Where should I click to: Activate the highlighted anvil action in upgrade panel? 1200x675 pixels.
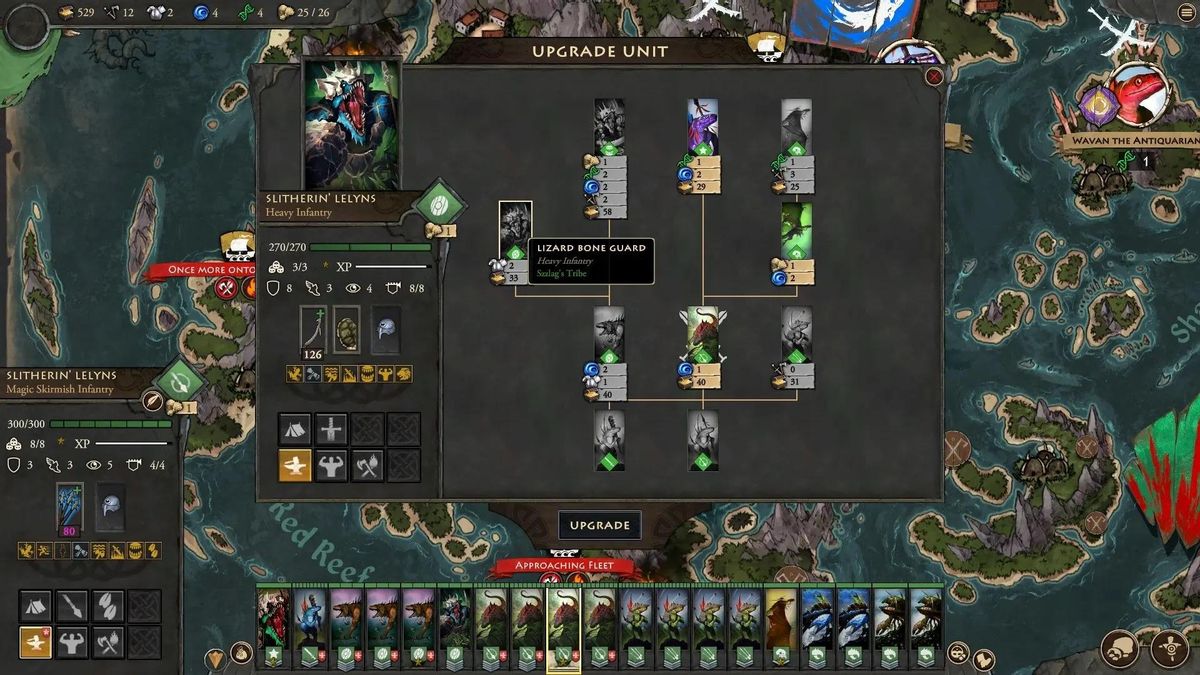[x=294, y=464]
